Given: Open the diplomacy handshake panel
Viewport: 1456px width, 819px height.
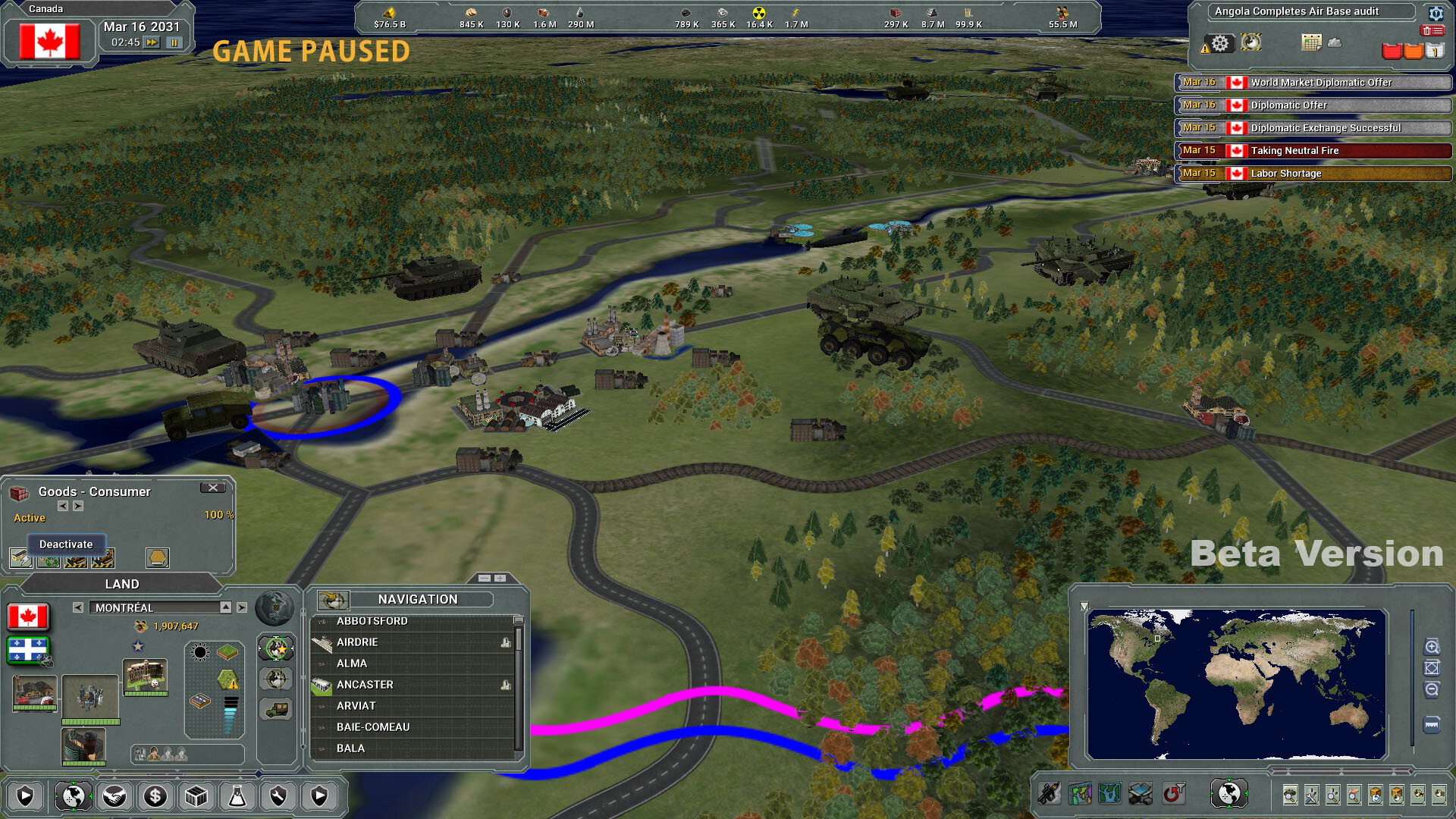Looking at the screenshot, I should tap(114, 796).
